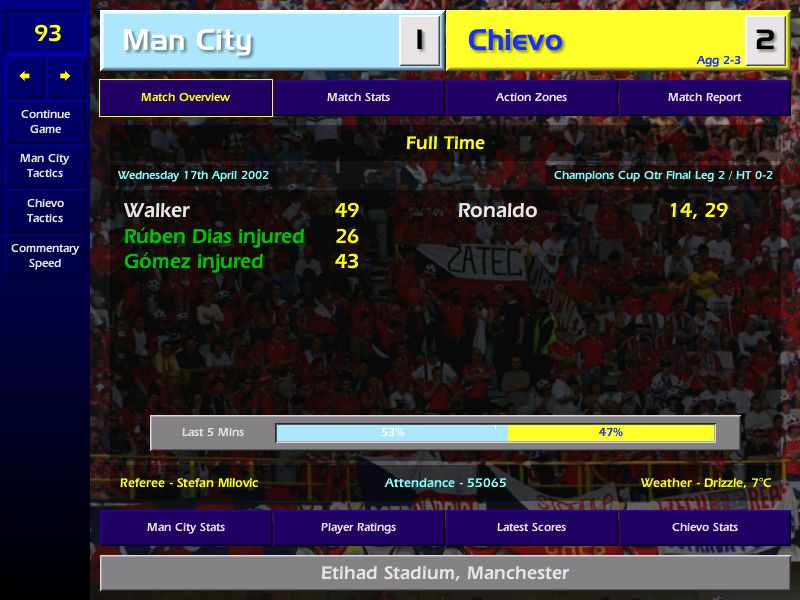Viewport: 800px width, 600px height.
Task: Switch to the Match Overview tab
Action: point(185,98)
